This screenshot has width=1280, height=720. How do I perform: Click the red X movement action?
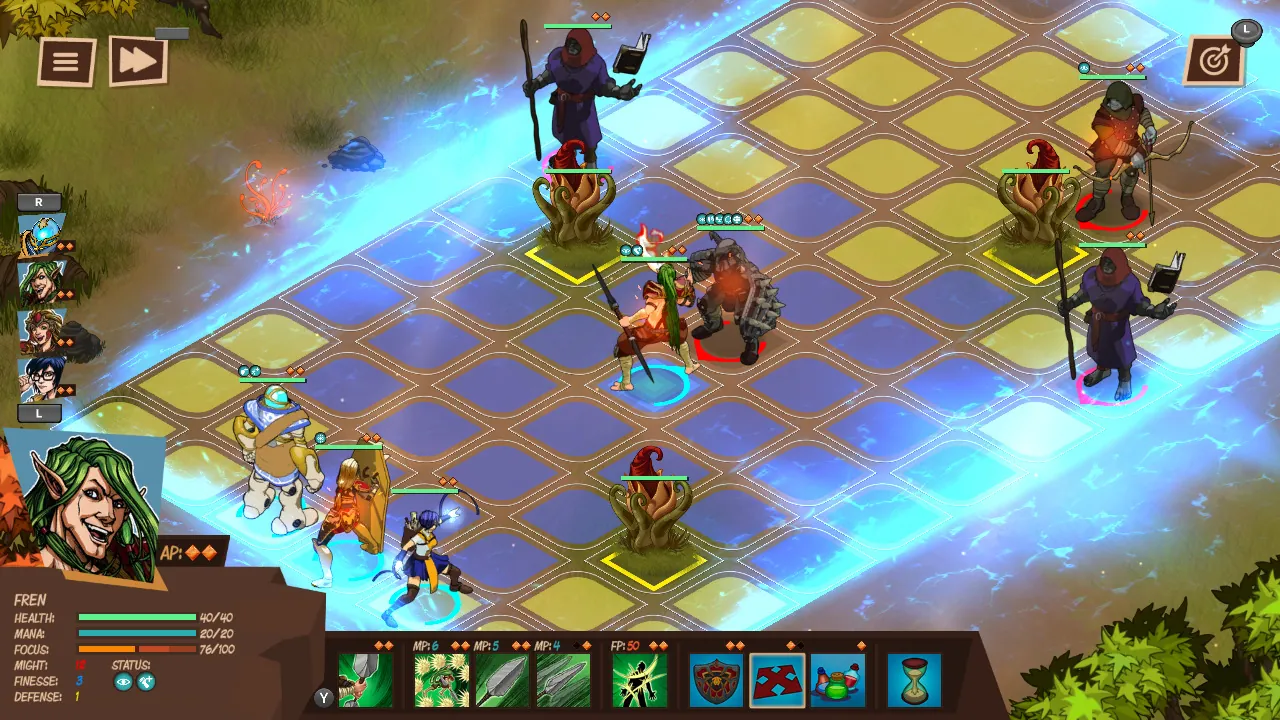775,680
